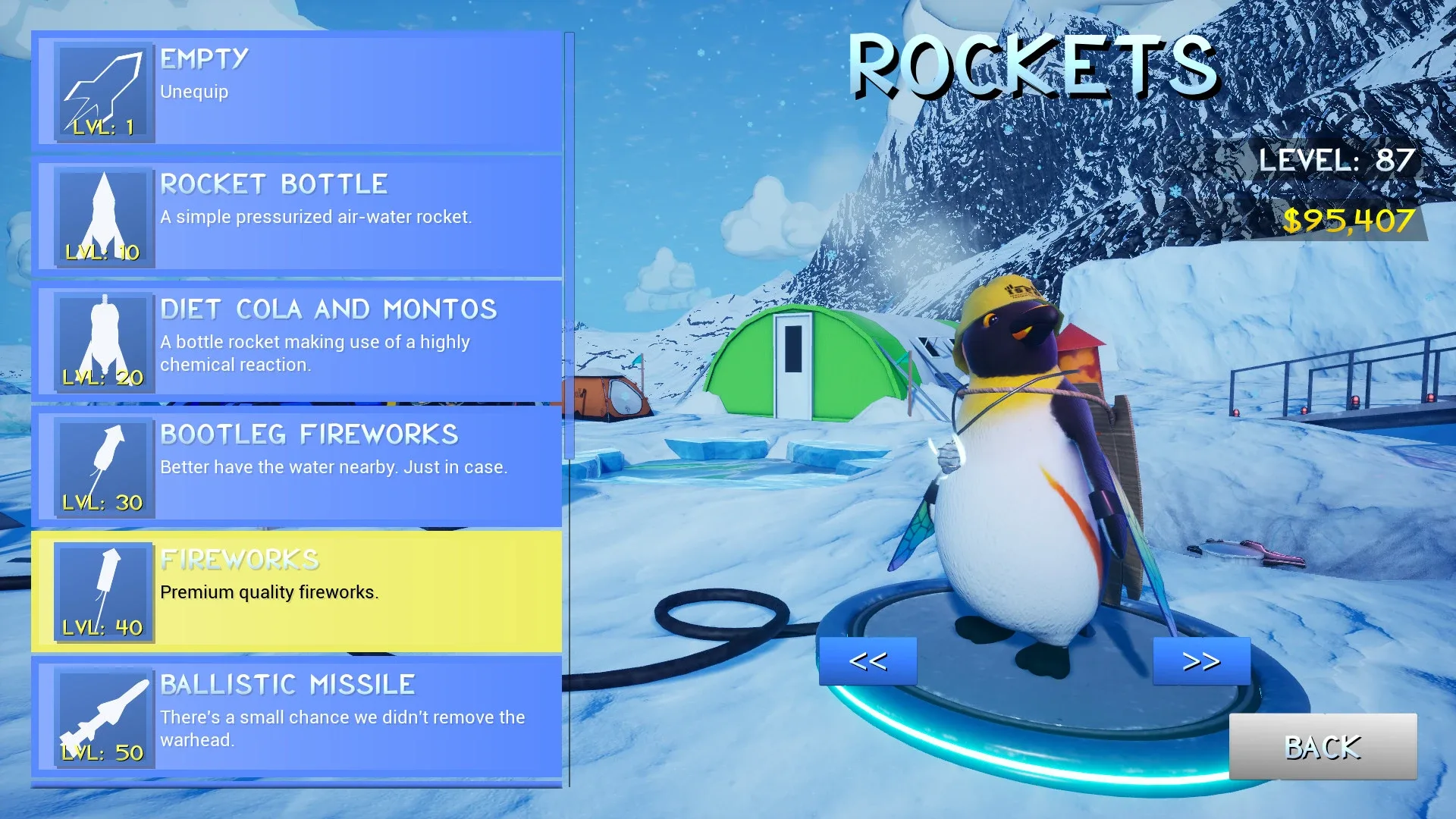
Task: Click the Level 87 indicator
Action: pyautogui.click(x=1337, y=160)
